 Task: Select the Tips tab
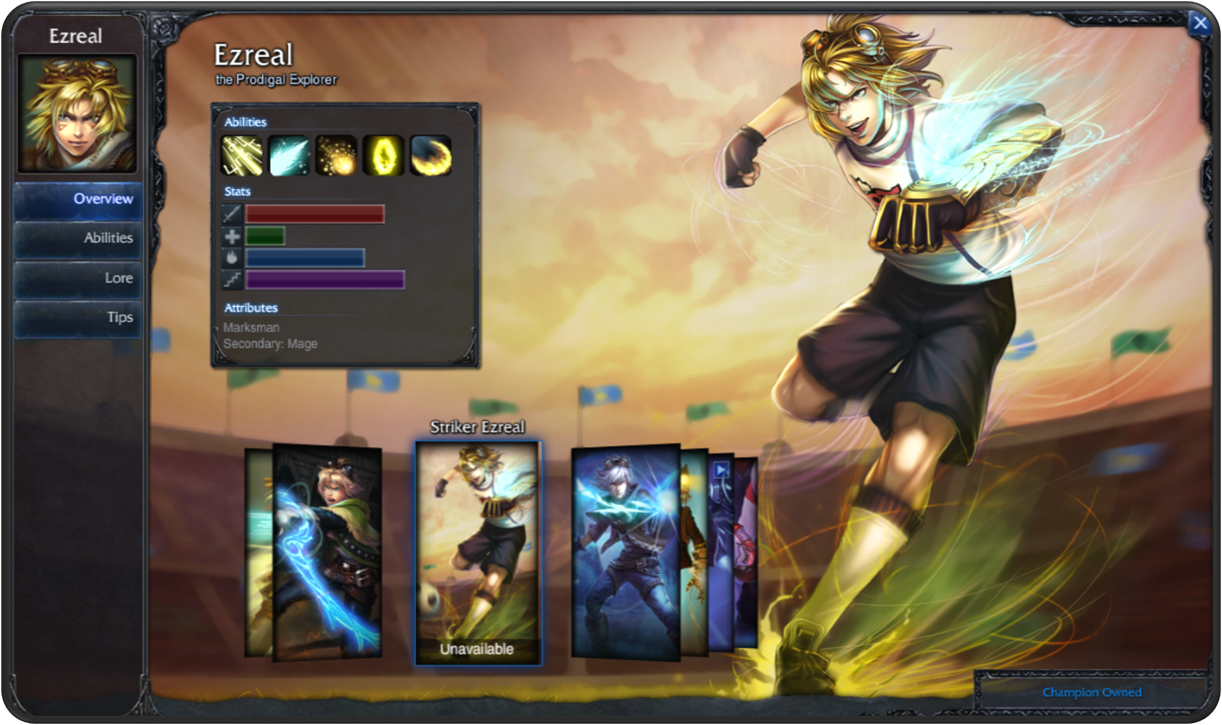77,317
